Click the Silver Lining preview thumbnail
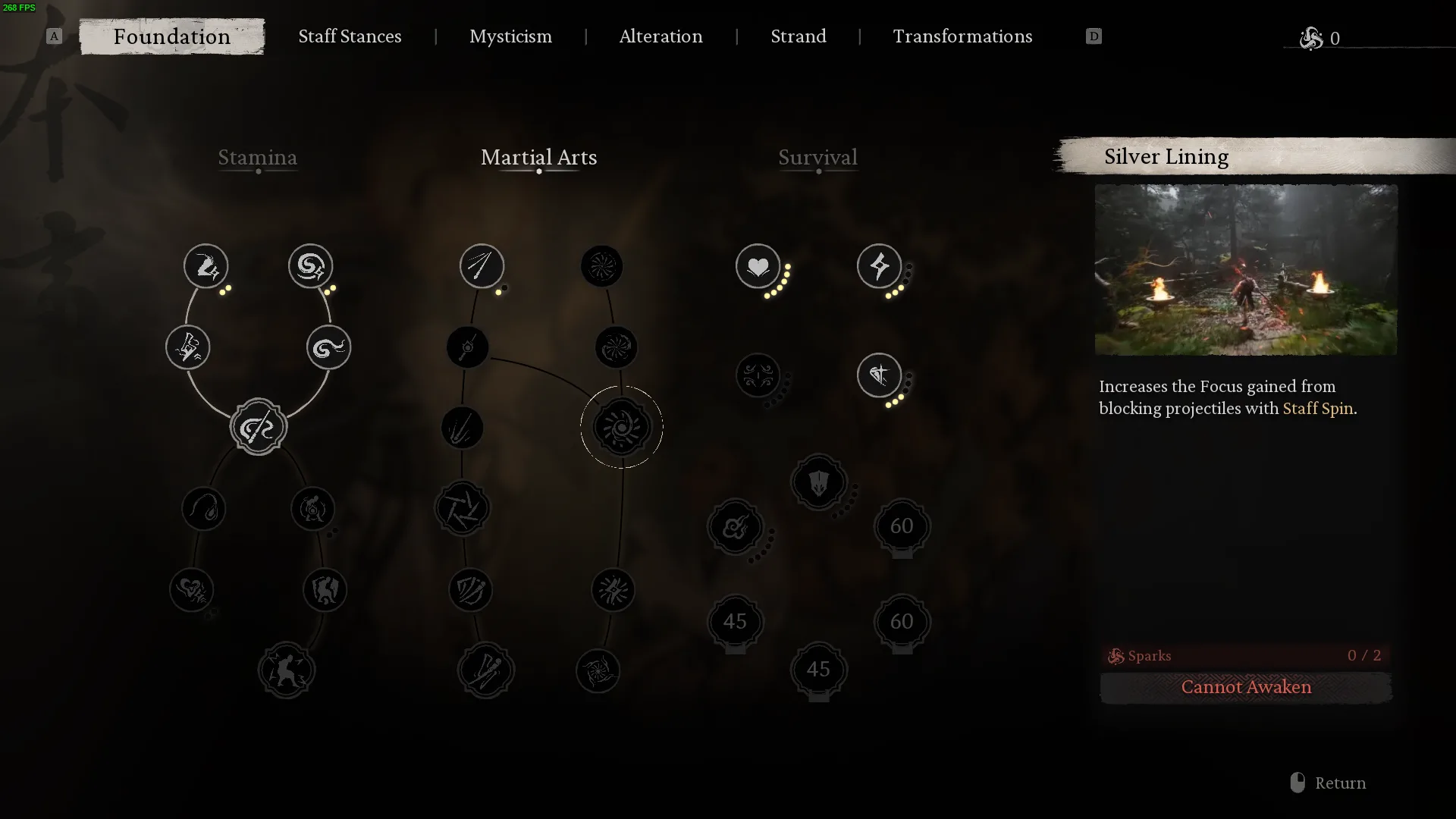Screen dimensions: 1456x819 1245,270
